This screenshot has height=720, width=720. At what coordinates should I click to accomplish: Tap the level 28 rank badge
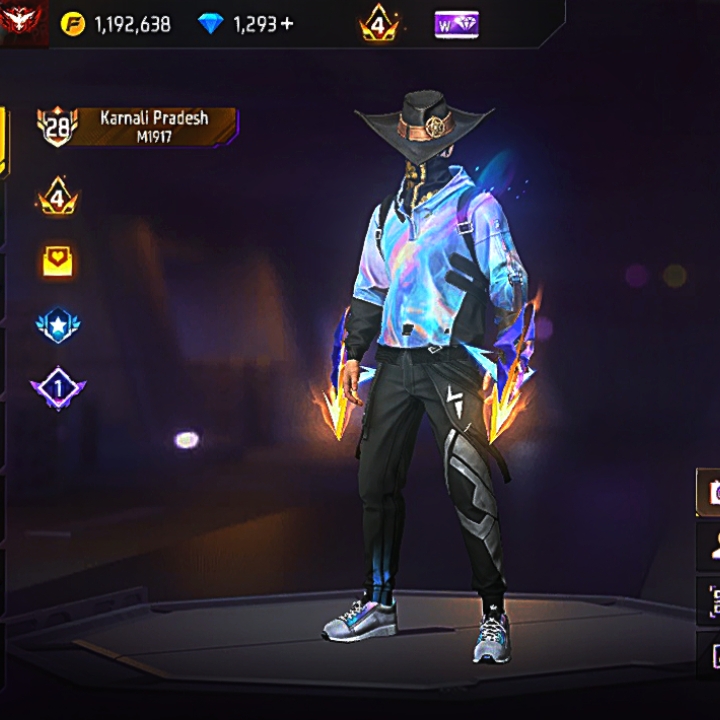[x=56, y=127]
